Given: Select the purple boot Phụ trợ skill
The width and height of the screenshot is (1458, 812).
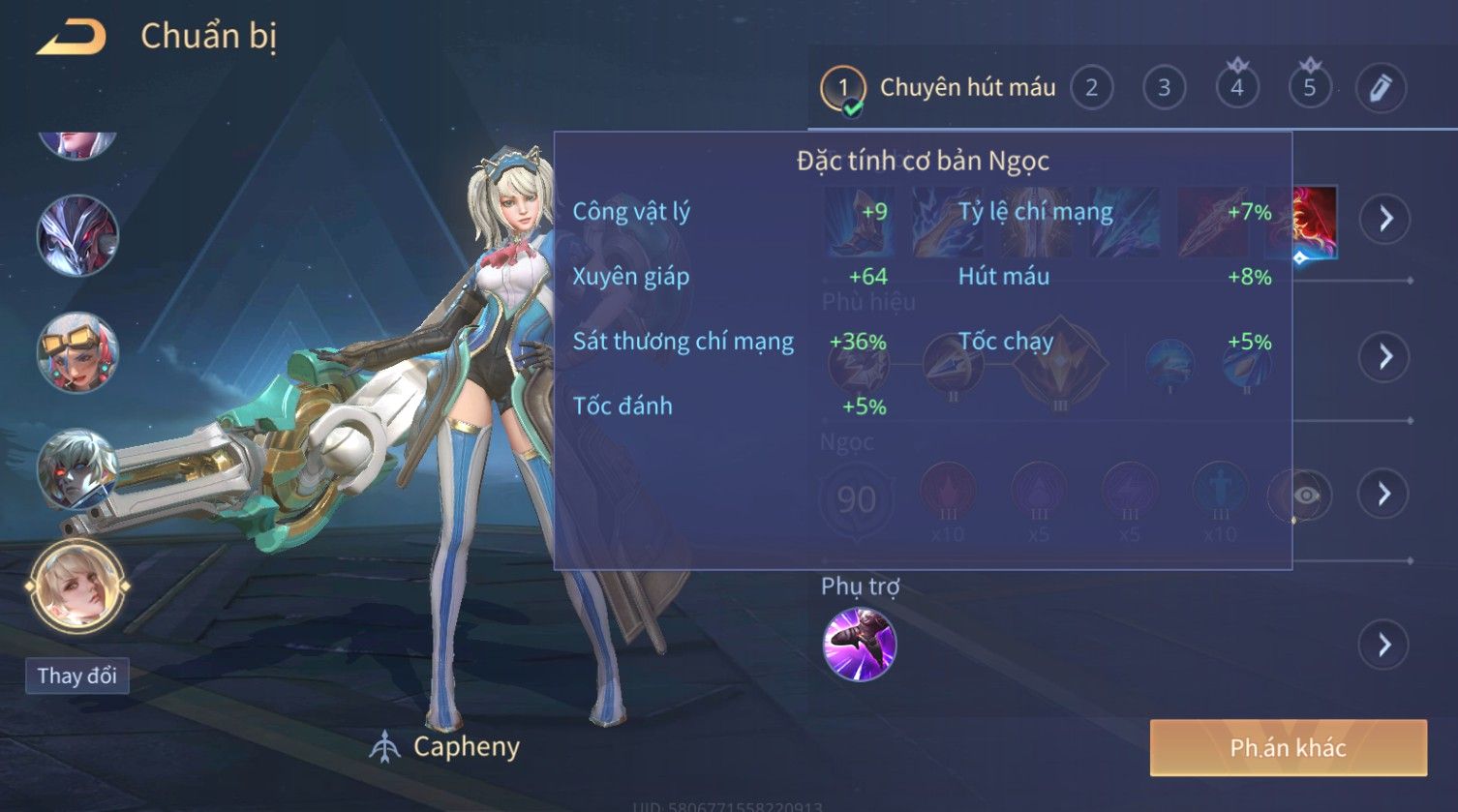Looking at the screenshot, I should pyautogui.click(x=859, y=645).
